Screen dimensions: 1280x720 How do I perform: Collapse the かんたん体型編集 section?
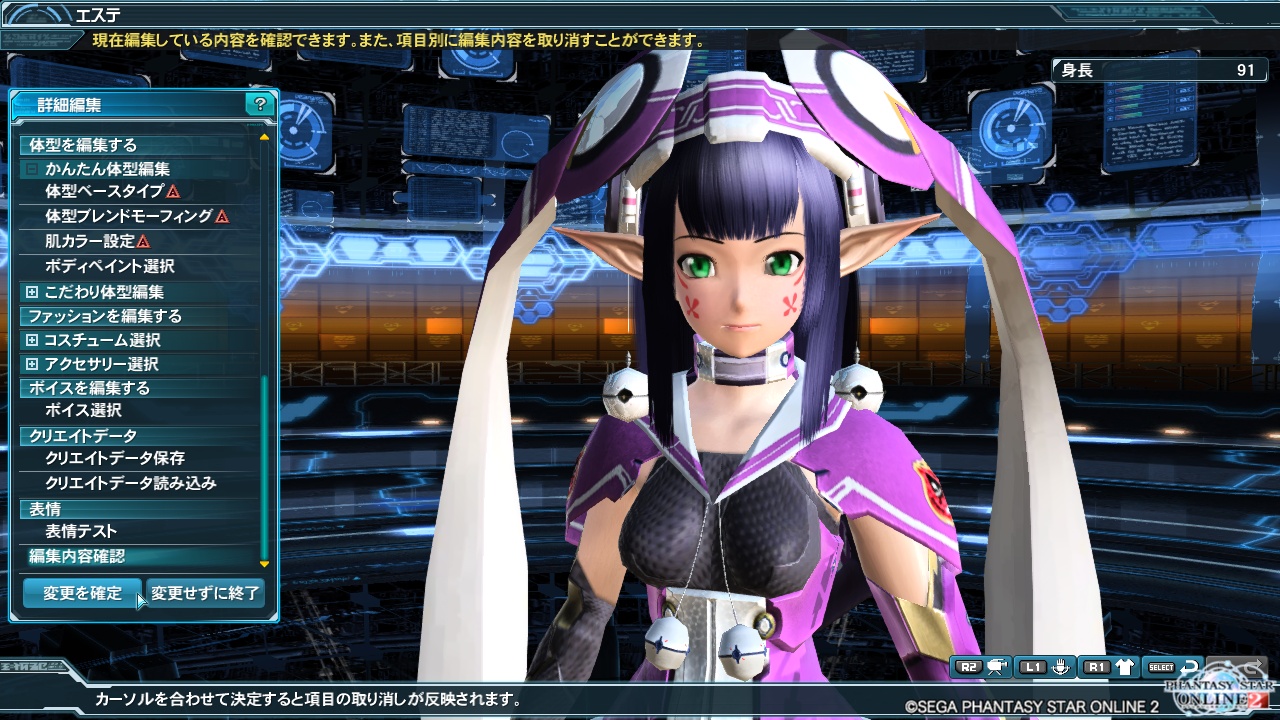31,169
